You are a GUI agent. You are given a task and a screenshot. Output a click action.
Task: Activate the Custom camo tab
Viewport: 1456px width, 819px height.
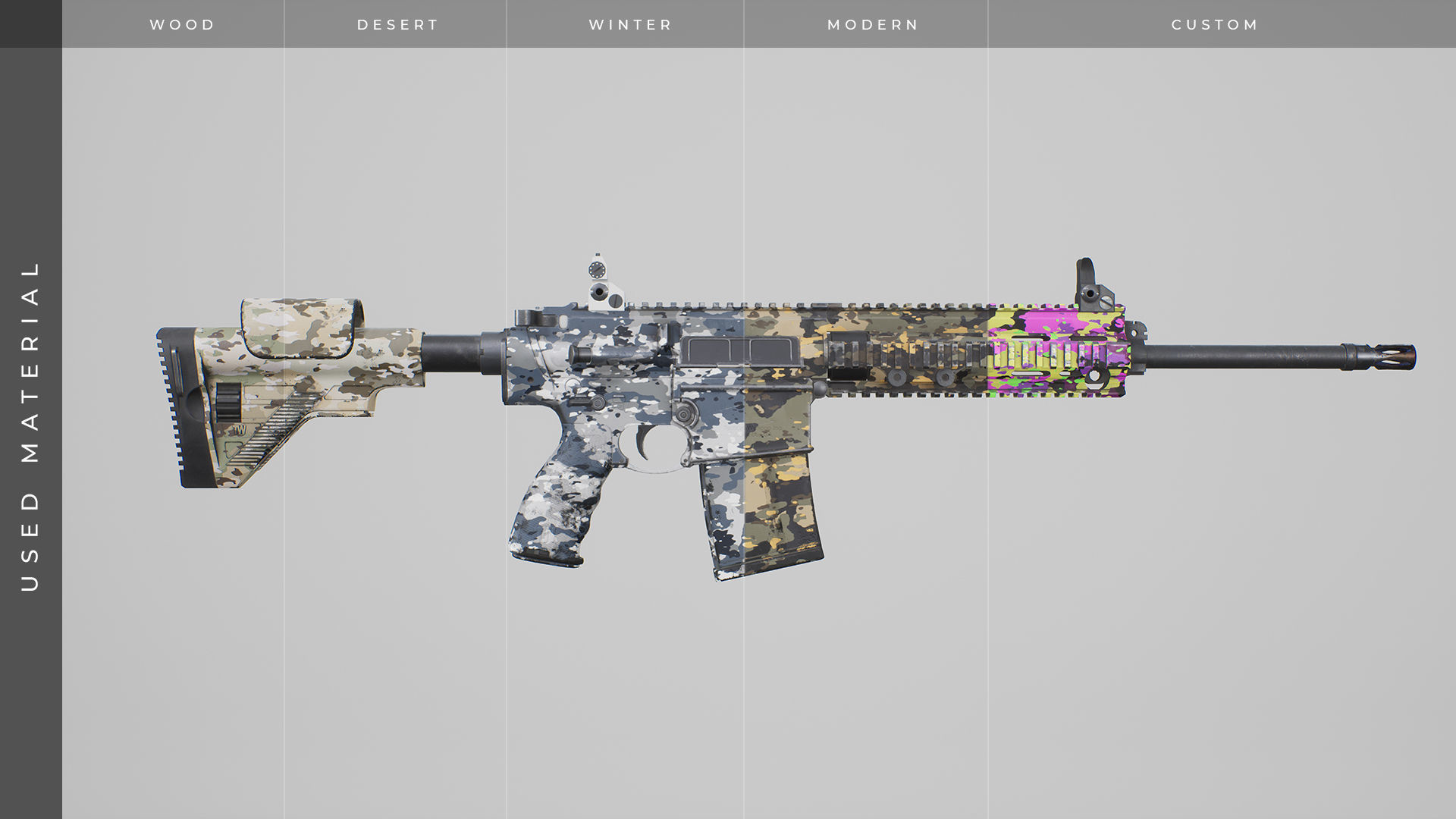[1215, 24]
